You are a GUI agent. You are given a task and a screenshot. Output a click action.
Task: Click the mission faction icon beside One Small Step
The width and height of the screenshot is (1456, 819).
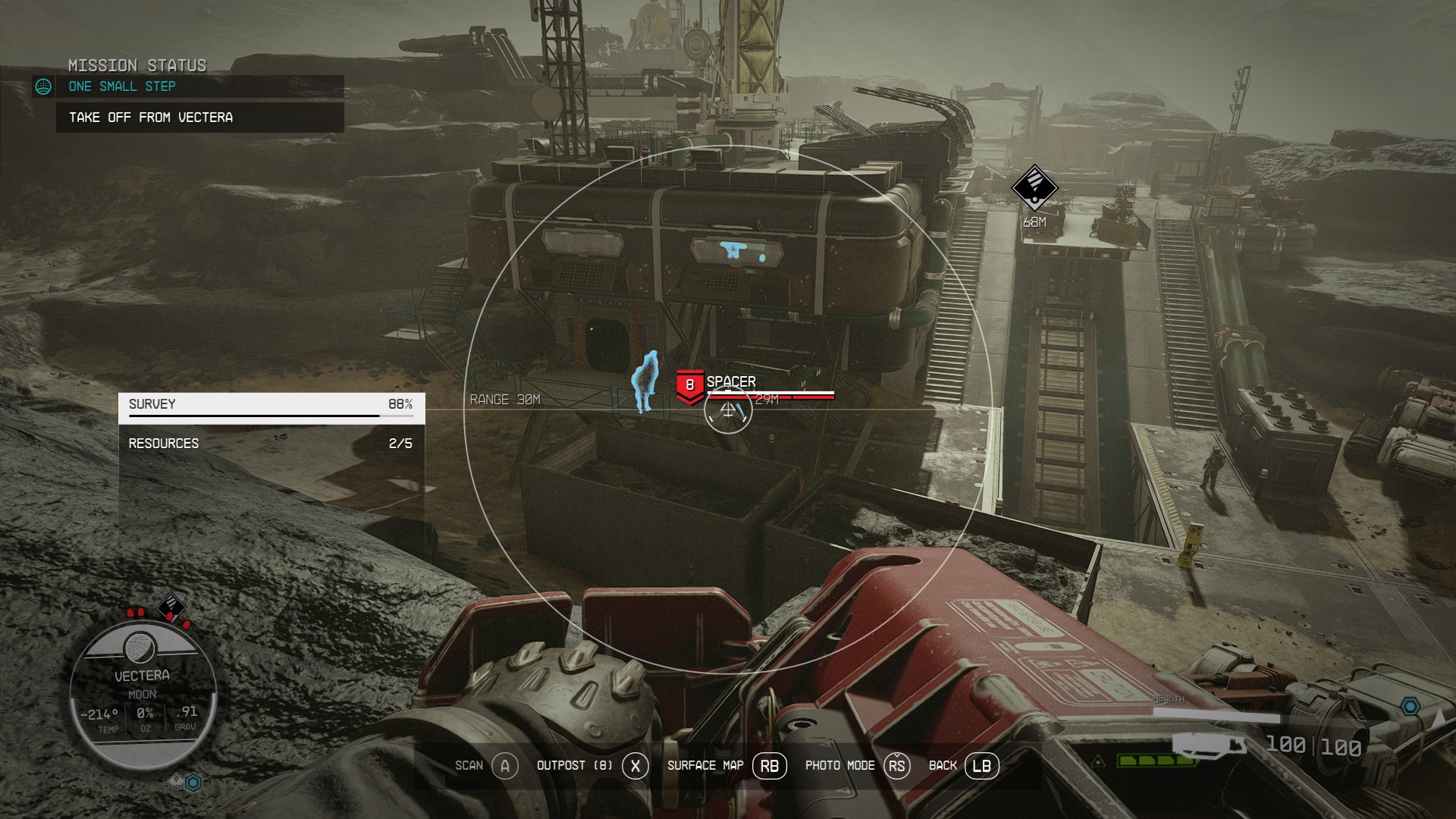coord(44,87)
